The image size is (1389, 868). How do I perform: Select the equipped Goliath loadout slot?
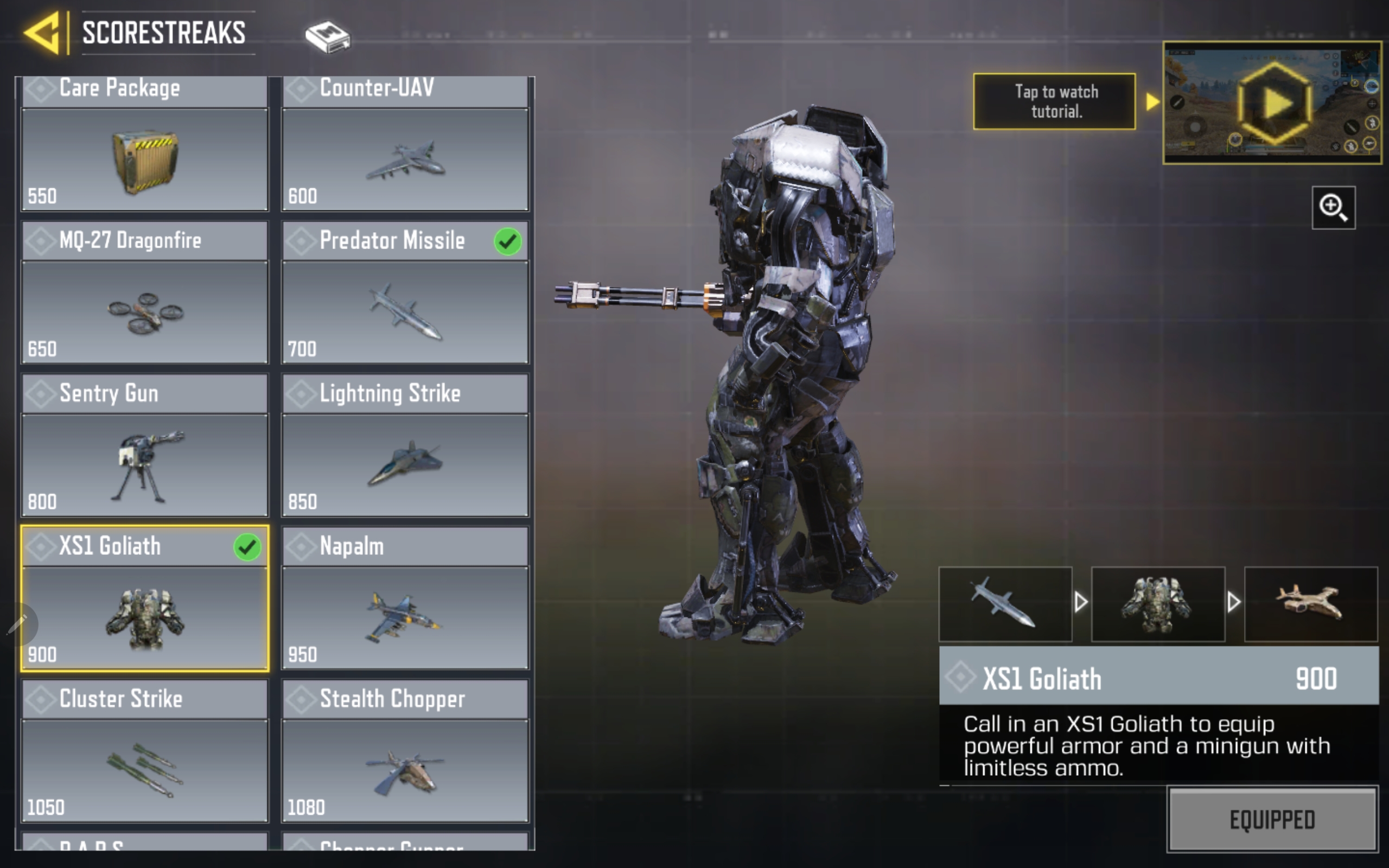click(x=1158, y=604)
